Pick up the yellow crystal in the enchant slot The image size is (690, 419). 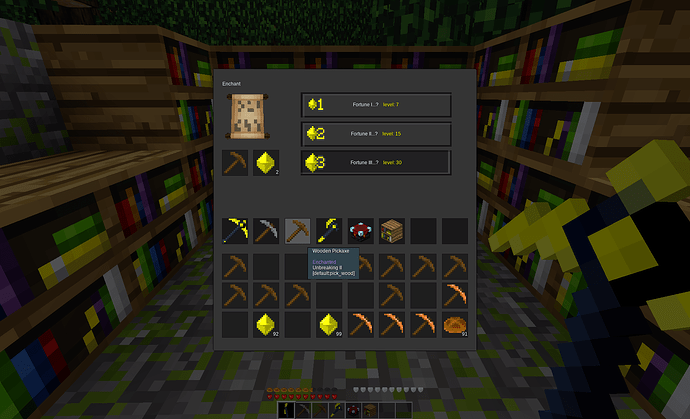[266, 163]
